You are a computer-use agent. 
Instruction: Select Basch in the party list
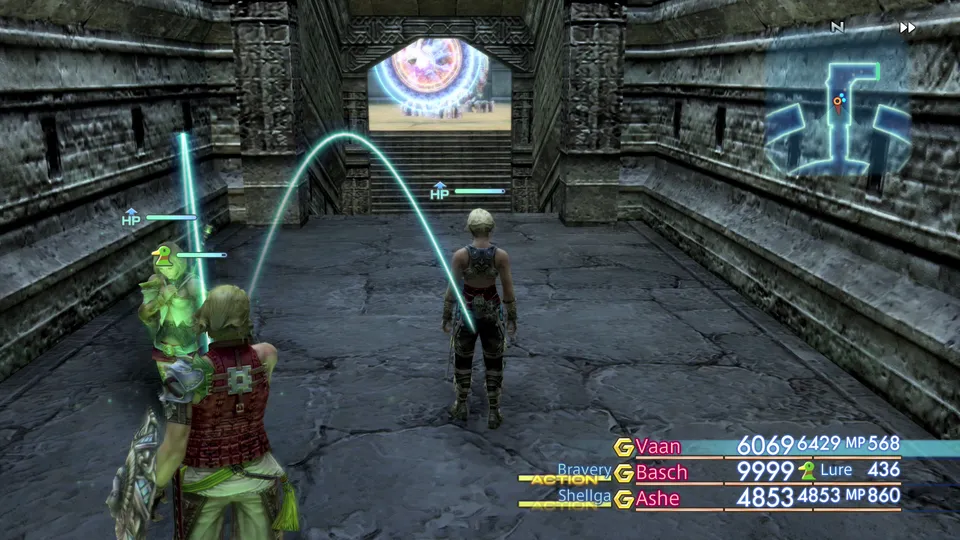(x=662, y=472)
